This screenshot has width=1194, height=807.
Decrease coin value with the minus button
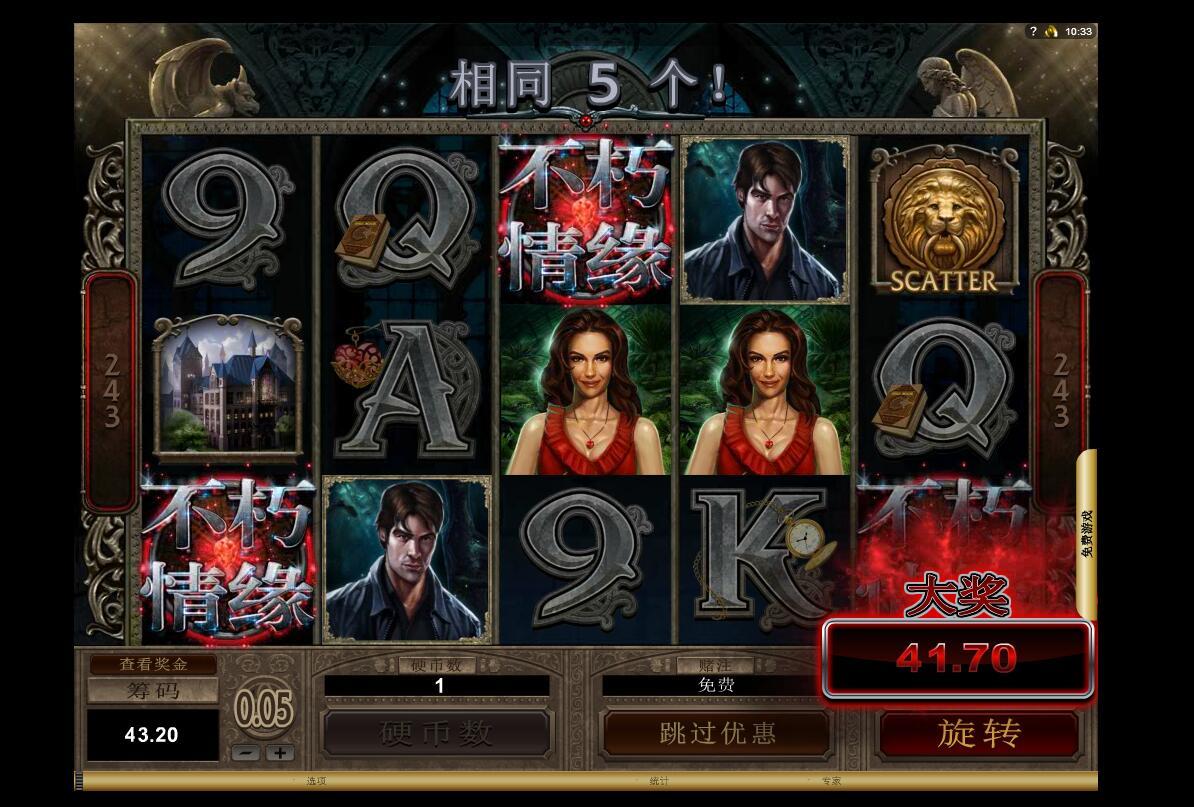tap(248, 753)
